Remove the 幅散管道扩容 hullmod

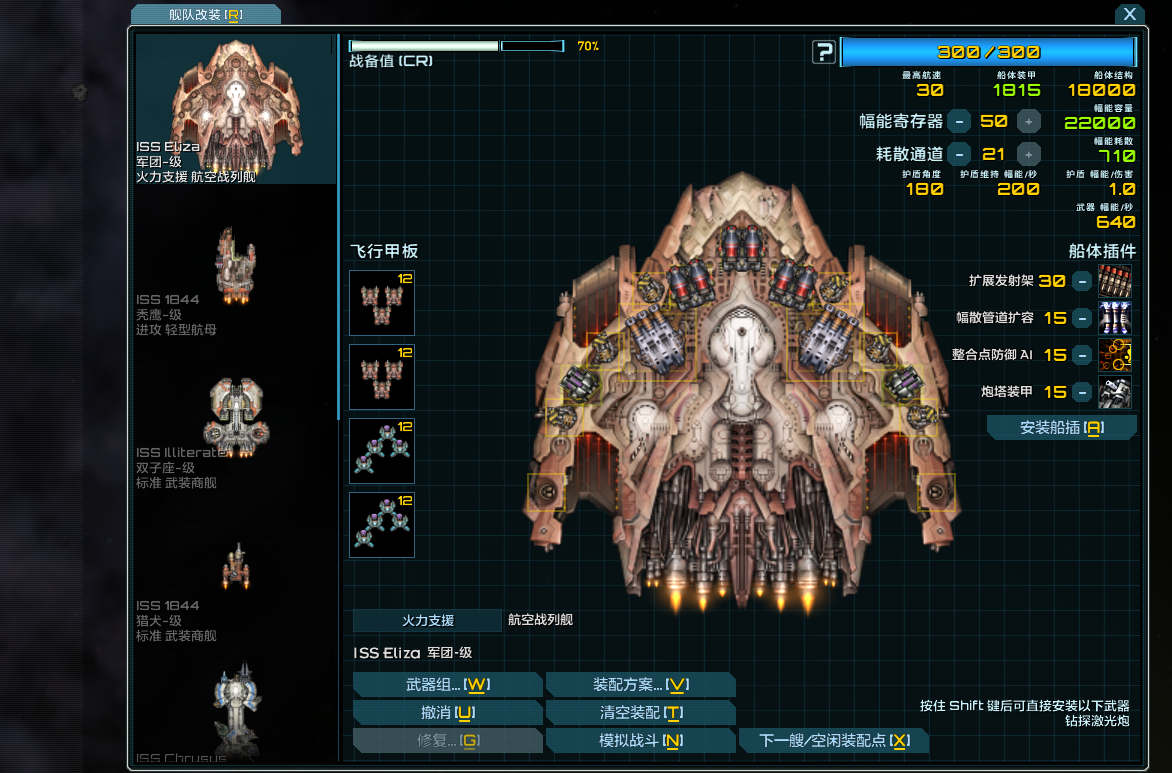point(1082,318)
